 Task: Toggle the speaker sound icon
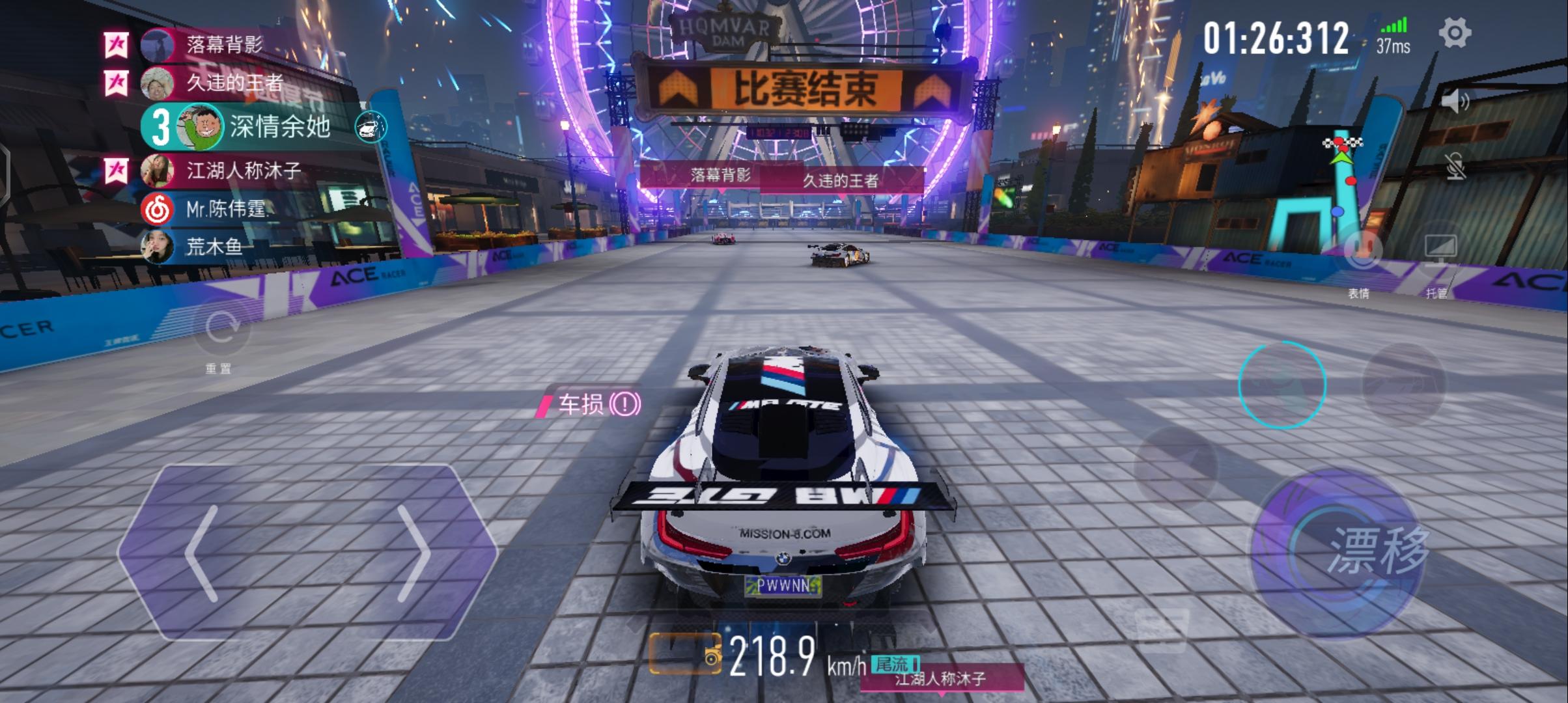[1455, 102]
